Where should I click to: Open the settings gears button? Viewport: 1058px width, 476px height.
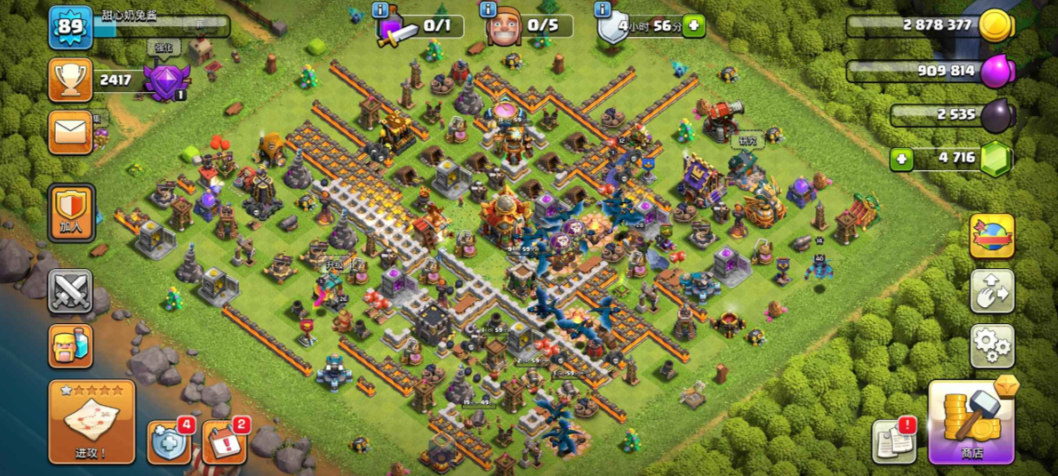(991, 346)
